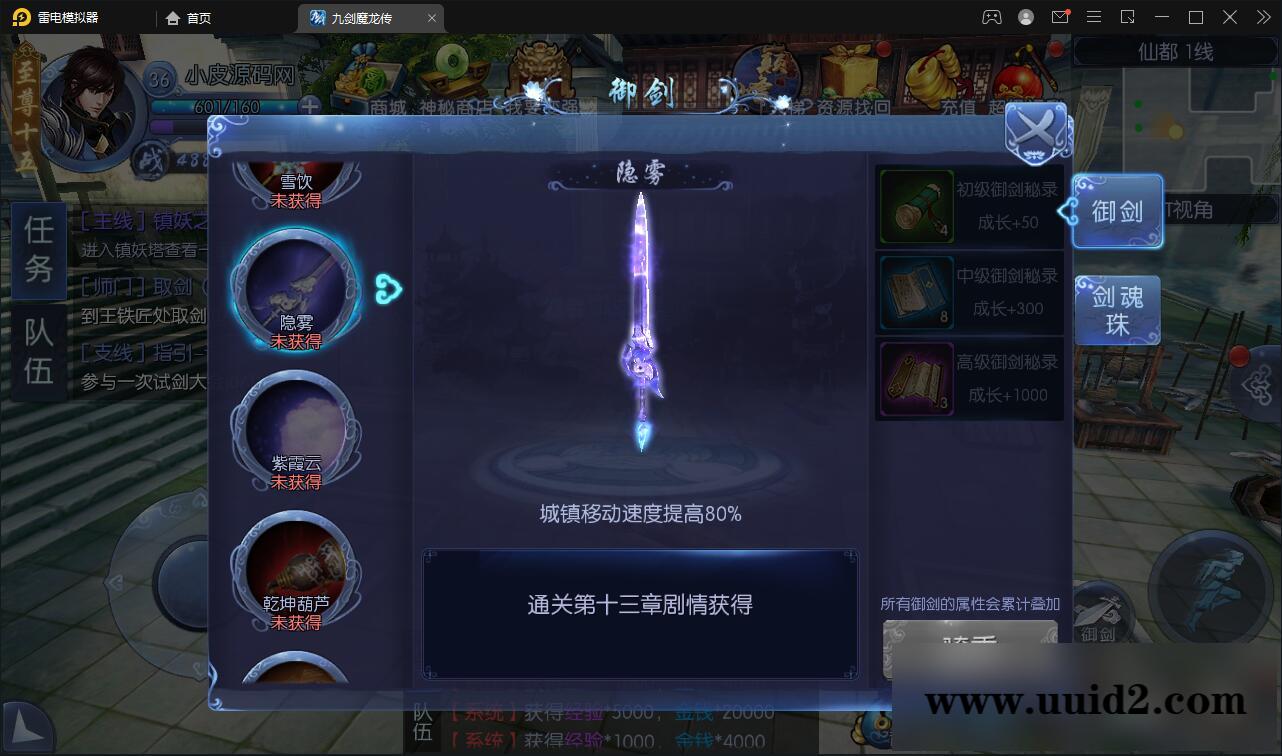
Task: Switch to the 剑魂珠 tab
Action: (x=1116, y=310)
